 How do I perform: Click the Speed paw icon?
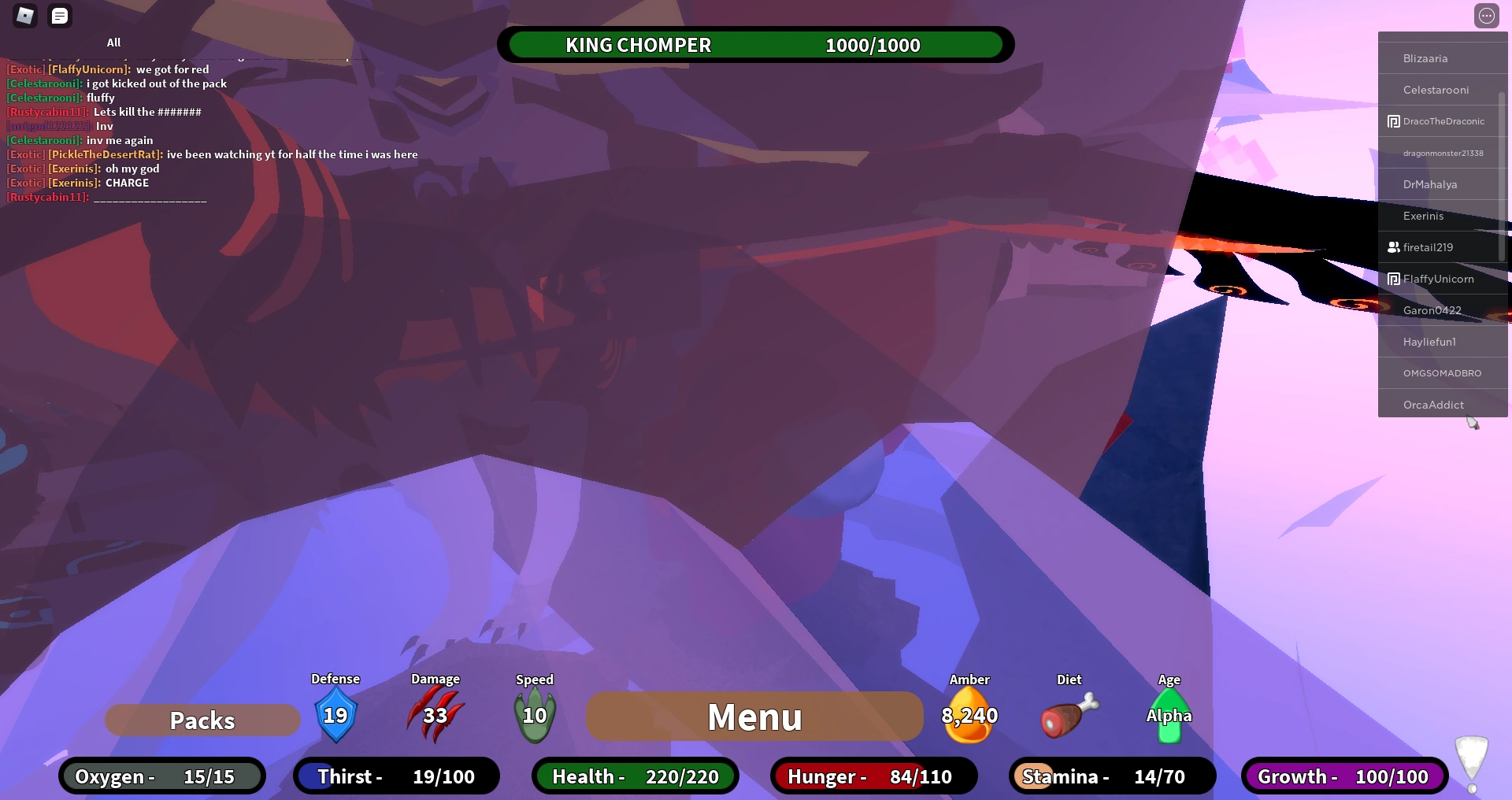point(535,713)
